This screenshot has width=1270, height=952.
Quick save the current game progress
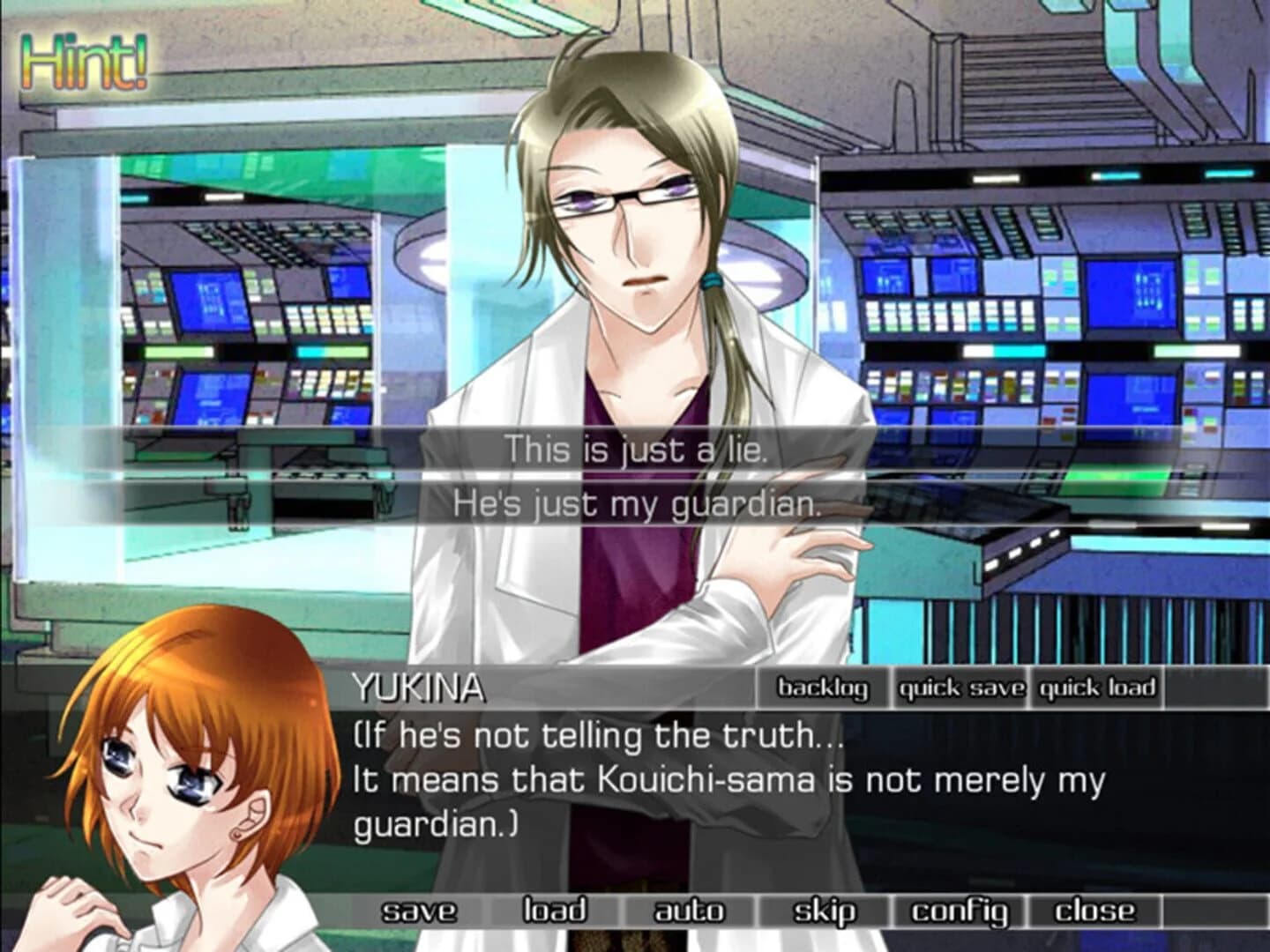(960, 690)
